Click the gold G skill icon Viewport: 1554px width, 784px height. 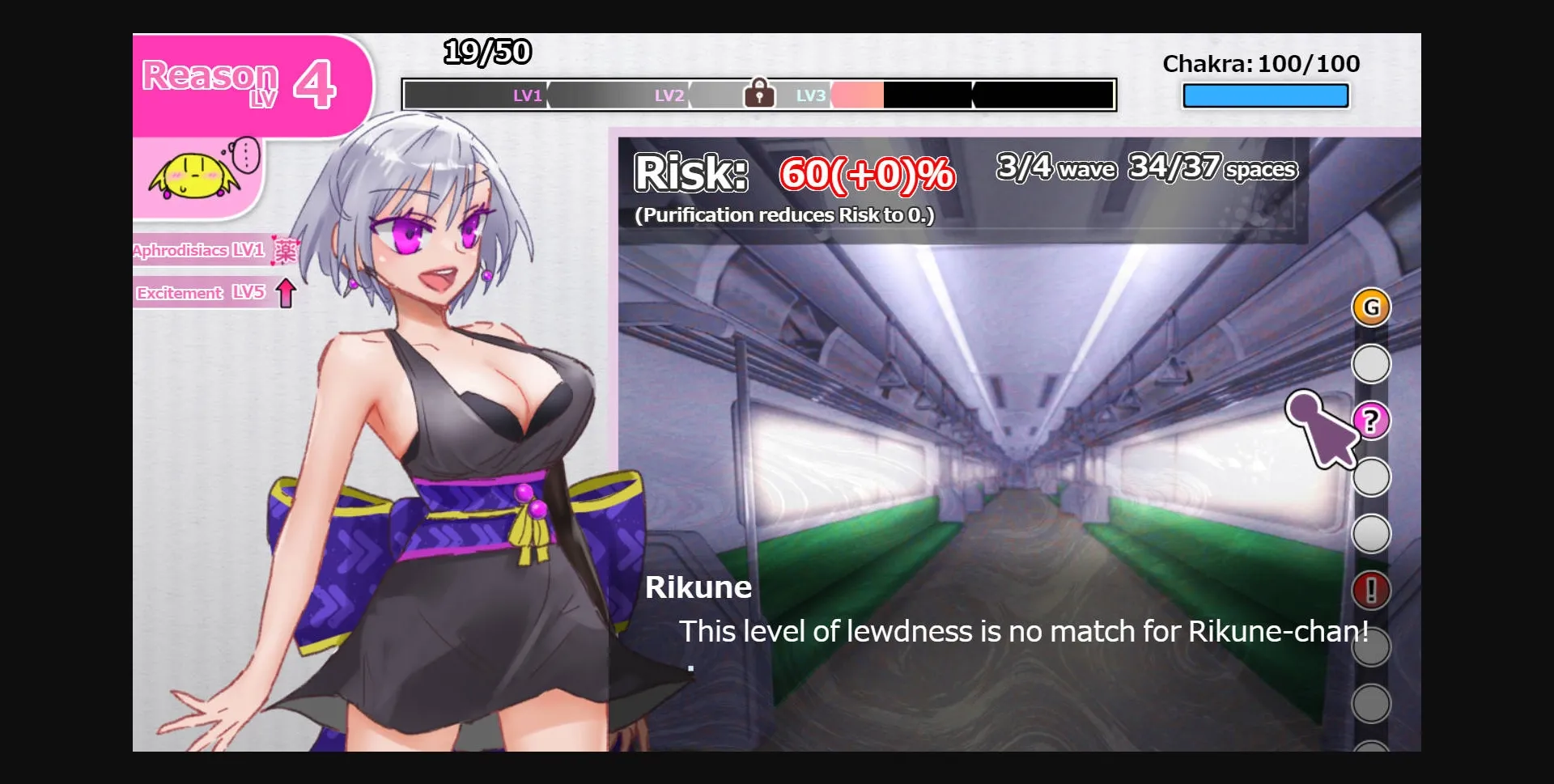point(1371,307)
